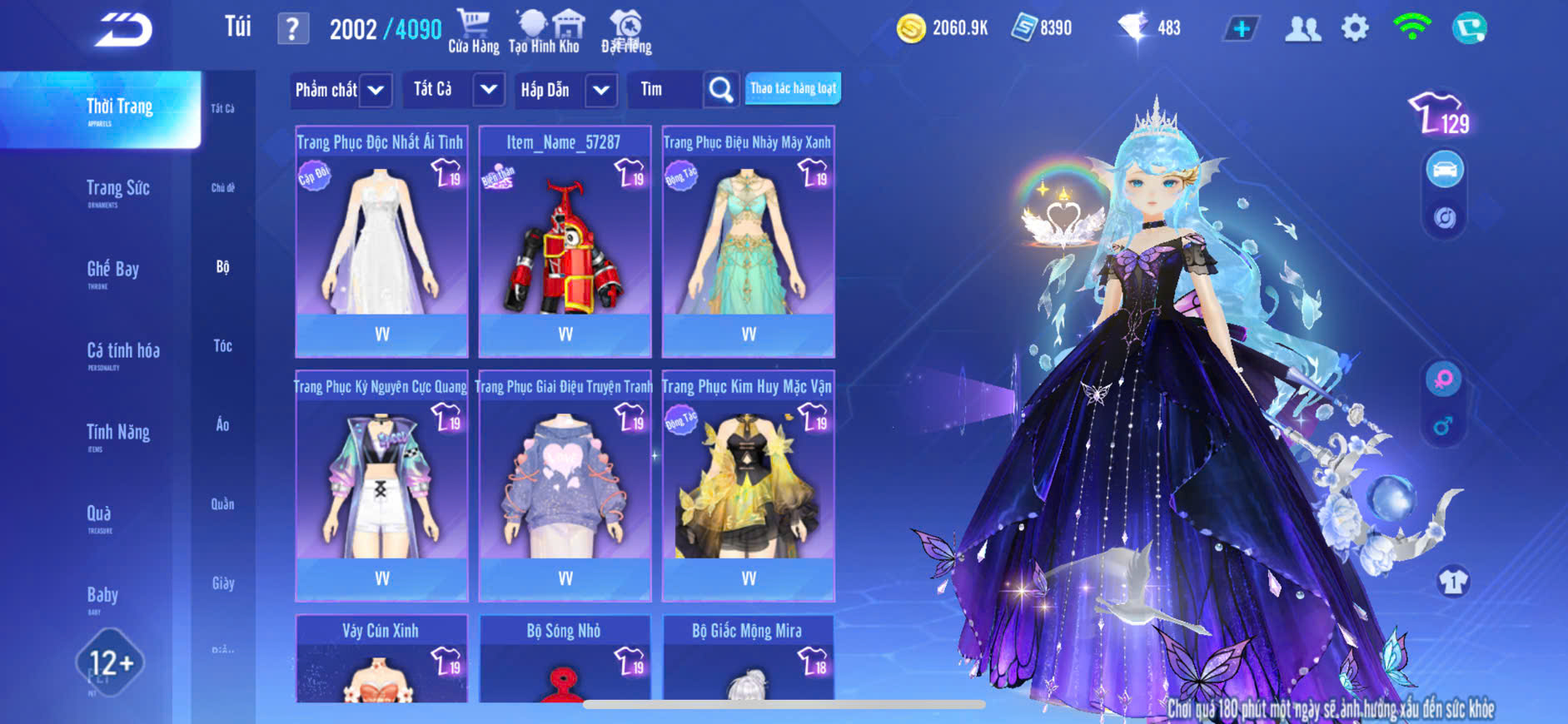Select Trang Phục Độc Nhất Ái Tình outfit
Viewport: 1568px width, 724px height.
pyautogui.click(x=381, y=241)
